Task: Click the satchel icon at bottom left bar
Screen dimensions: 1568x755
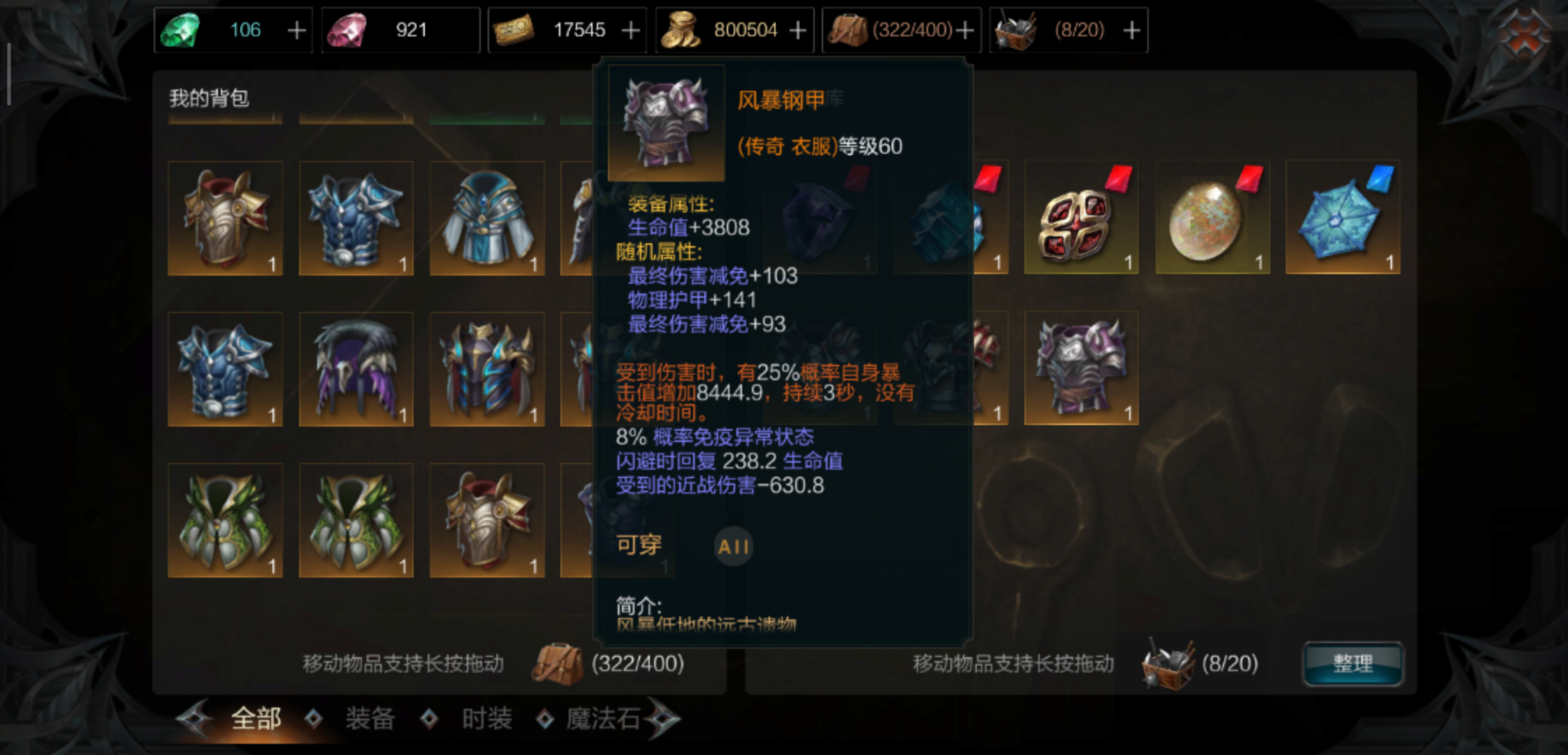Action: point(559,663)
